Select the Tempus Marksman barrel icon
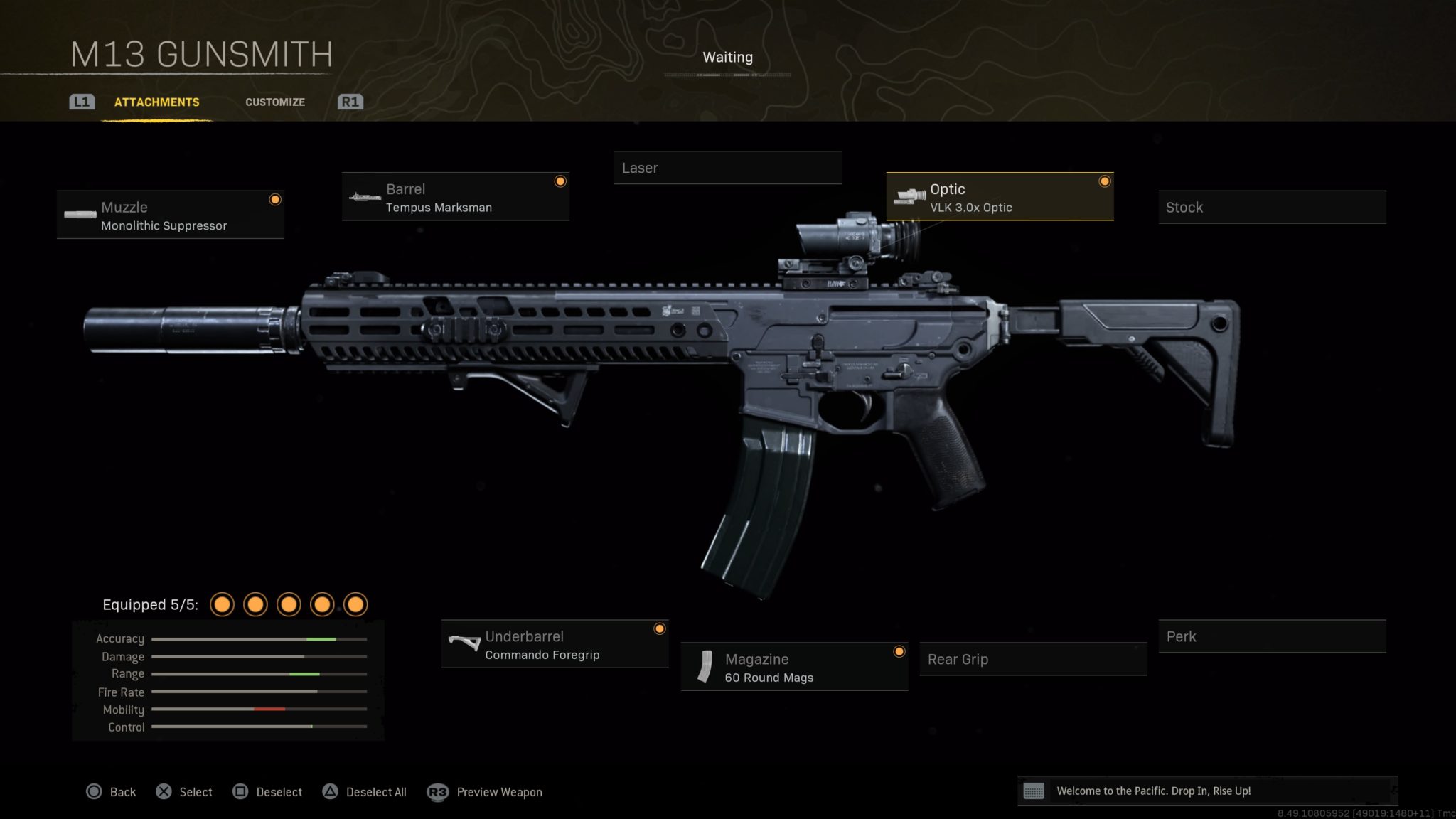 point(364,197)
